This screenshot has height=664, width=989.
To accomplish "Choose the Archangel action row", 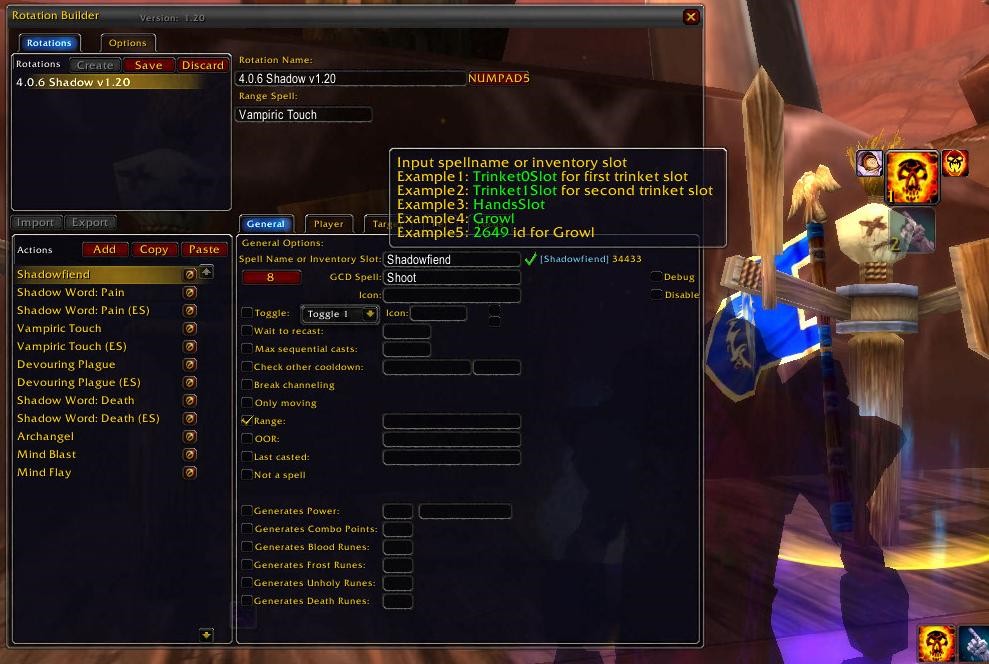I will coord(46,436).
